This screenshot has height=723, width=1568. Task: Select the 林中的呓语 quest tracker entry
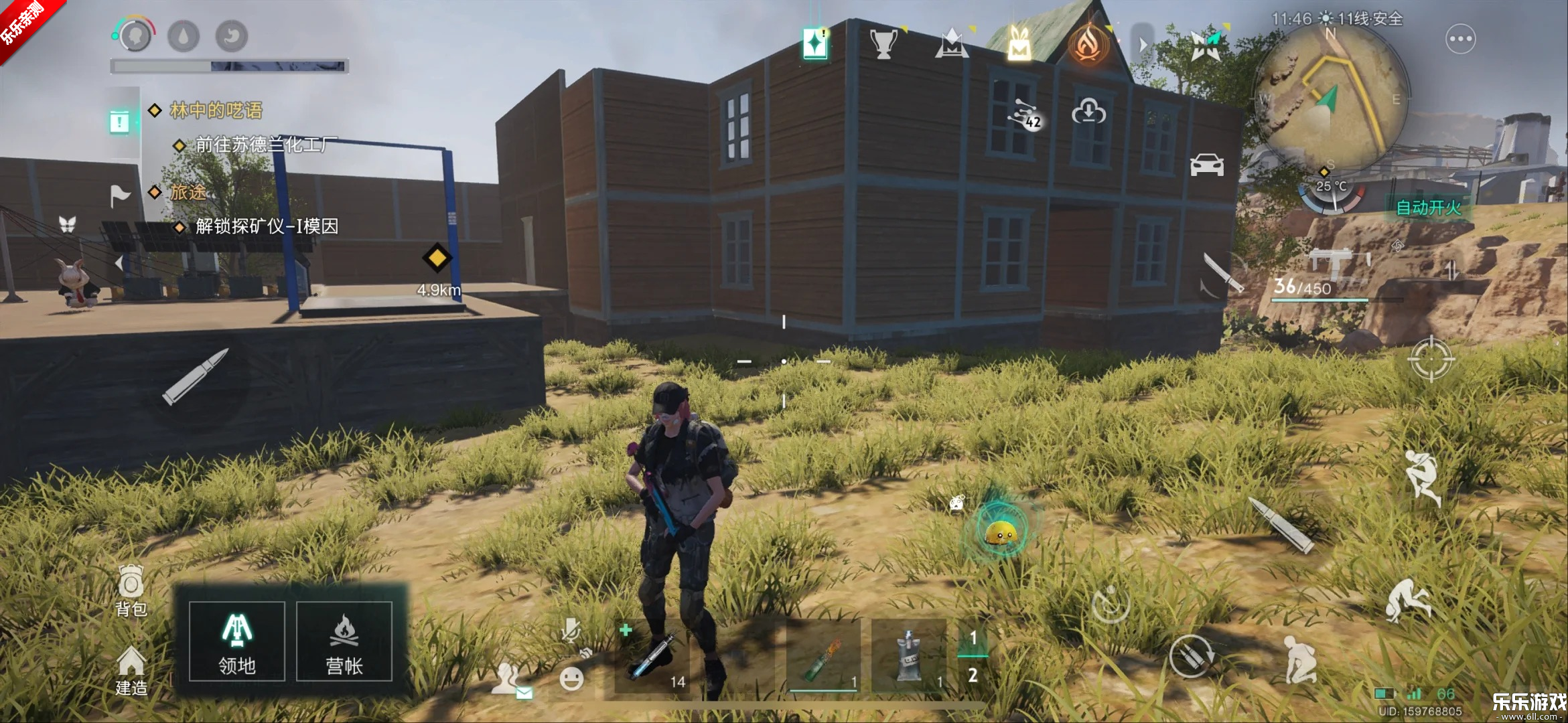coord(215,110)
